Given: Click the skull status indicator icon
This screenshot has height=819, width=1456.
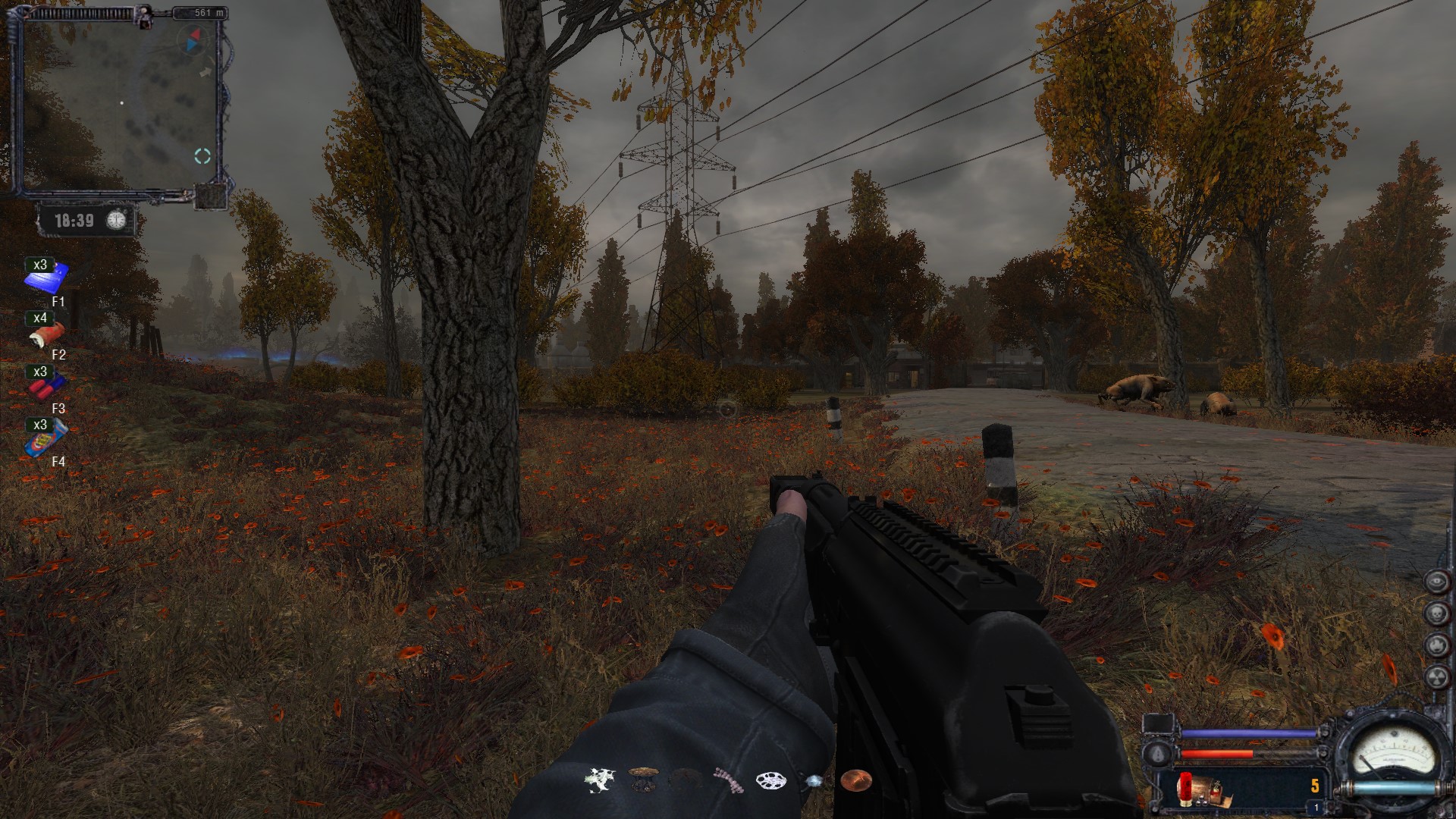Looking at the screenshot, I should [x=1436, y=613].
